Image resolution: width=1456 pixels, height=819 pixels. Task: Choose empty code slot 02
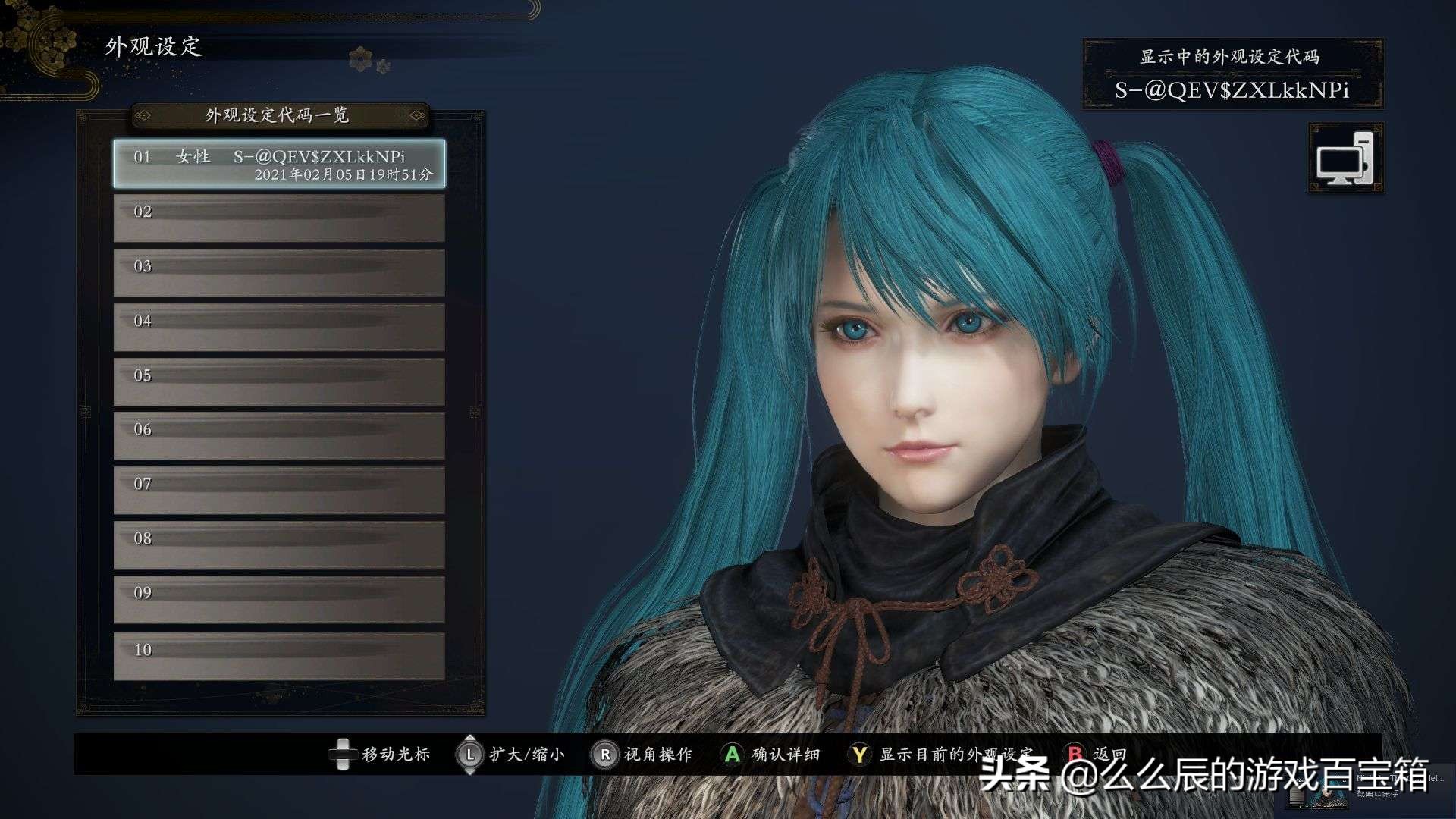[279, 218]
